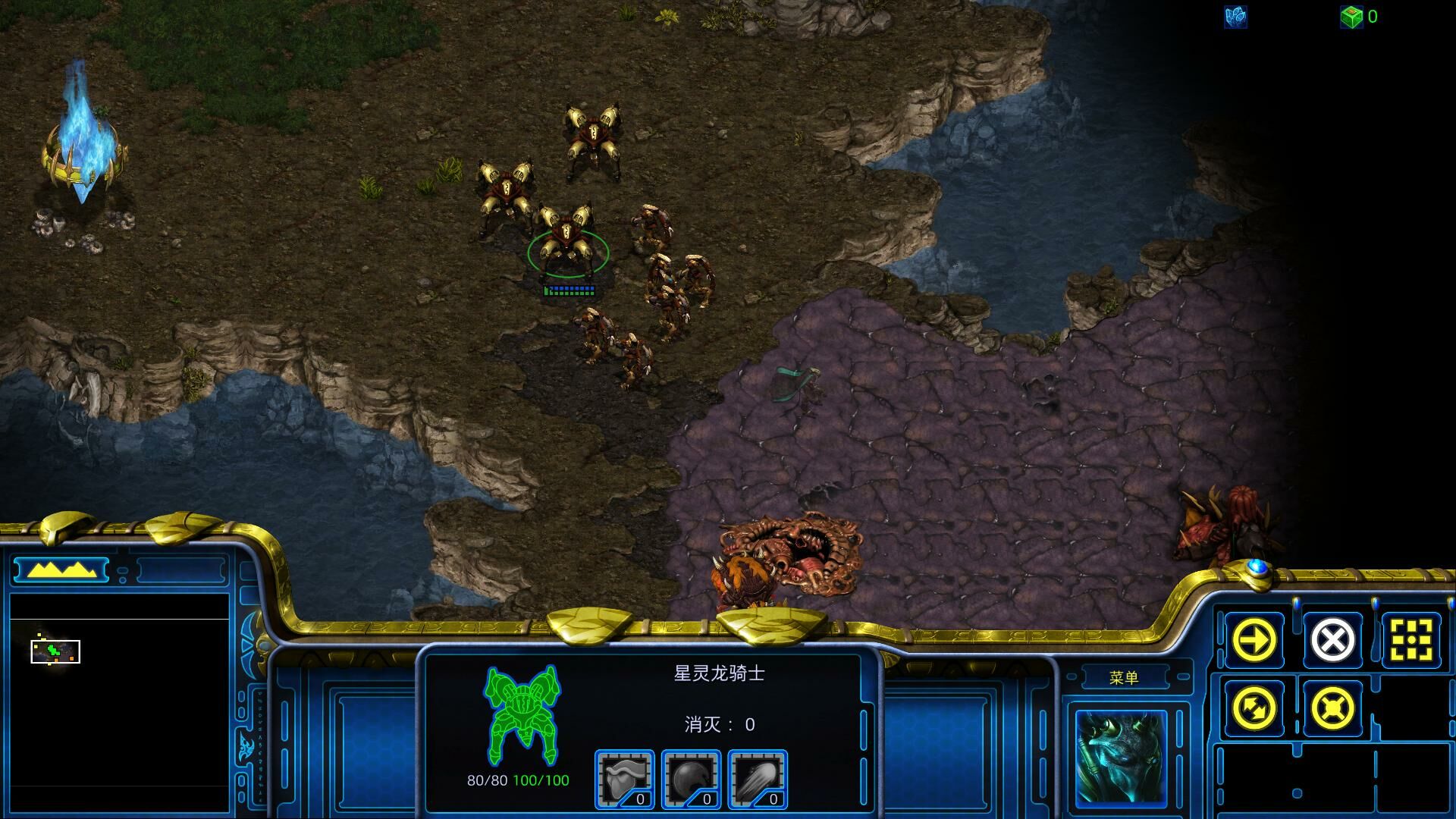1456x819 pixels.
Task: Open the 菜单 menu button
Action: pos(1123,678)
